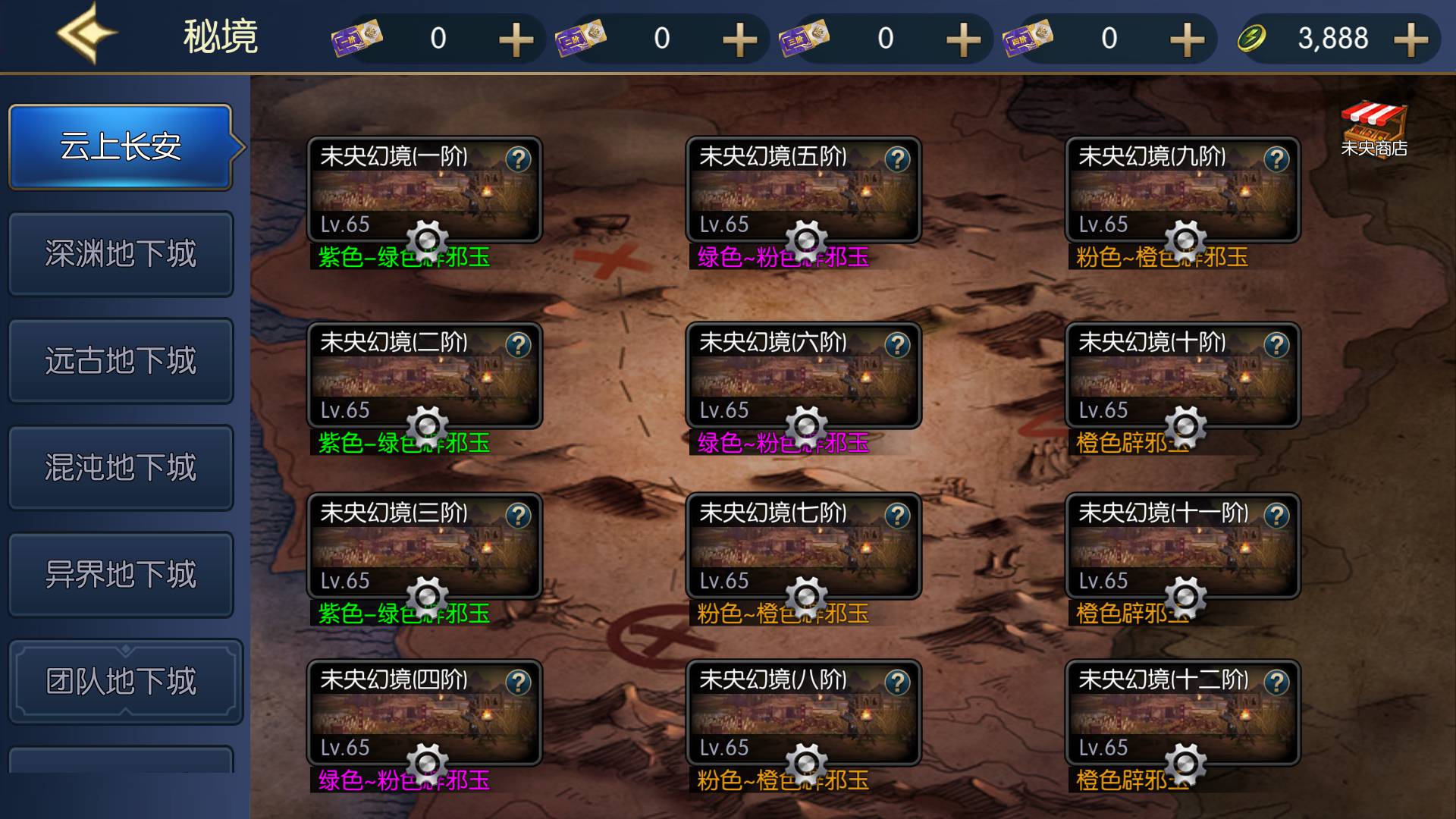Viewport: 1456px width, 819px height.
Task: Add more gold coins with the plus button
Action: click(x=1410, y=39)
